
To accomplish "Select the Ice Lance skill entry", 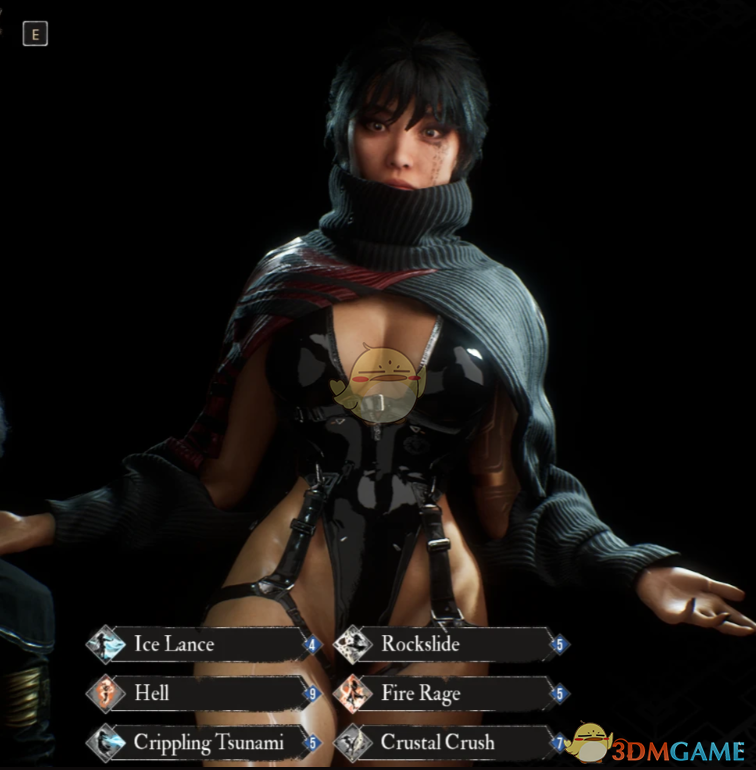I will [x=203, y=644].
